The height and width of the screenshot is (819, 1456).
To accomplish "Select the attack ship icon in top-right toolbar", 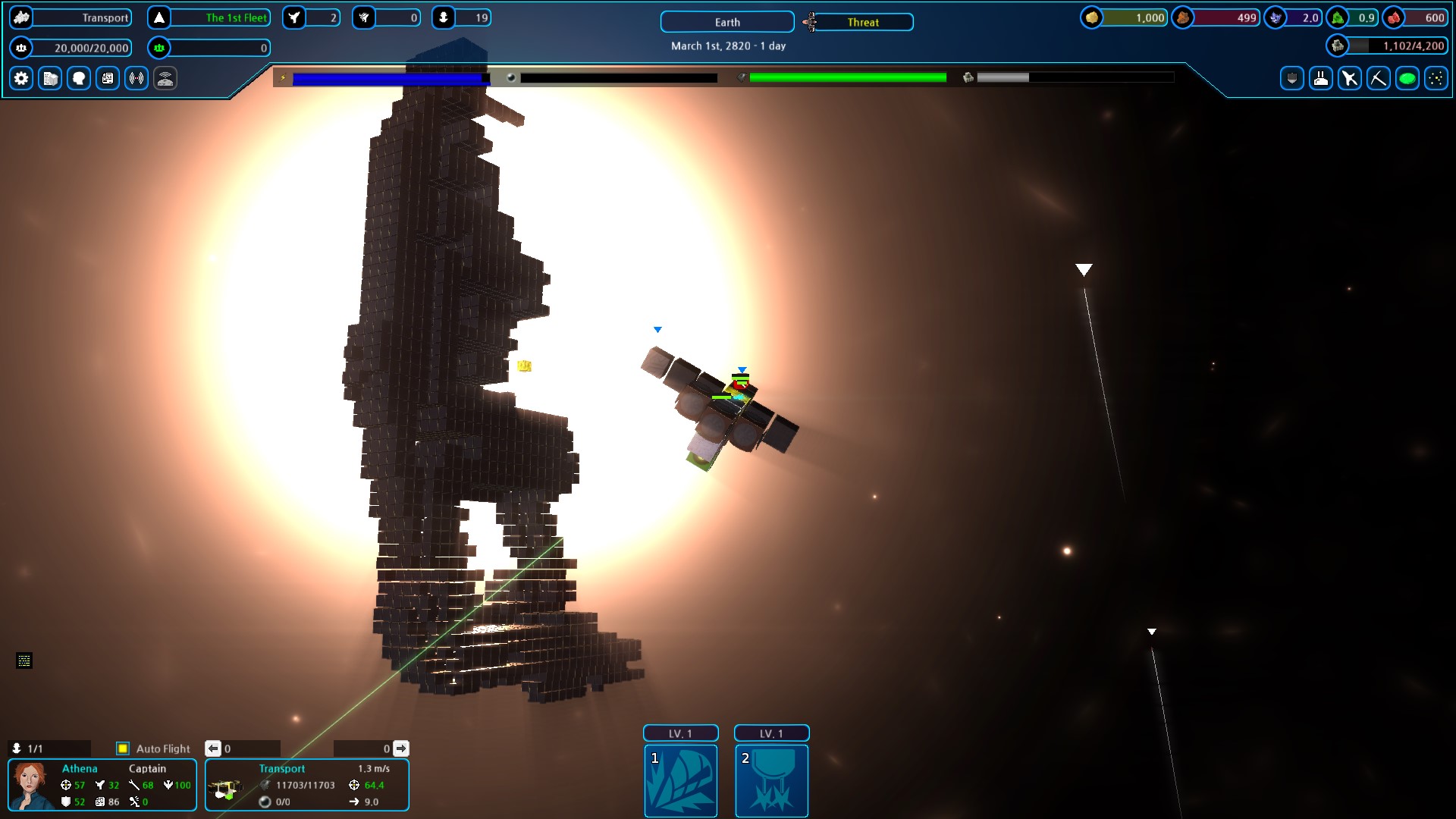I will pos(1350,78).
